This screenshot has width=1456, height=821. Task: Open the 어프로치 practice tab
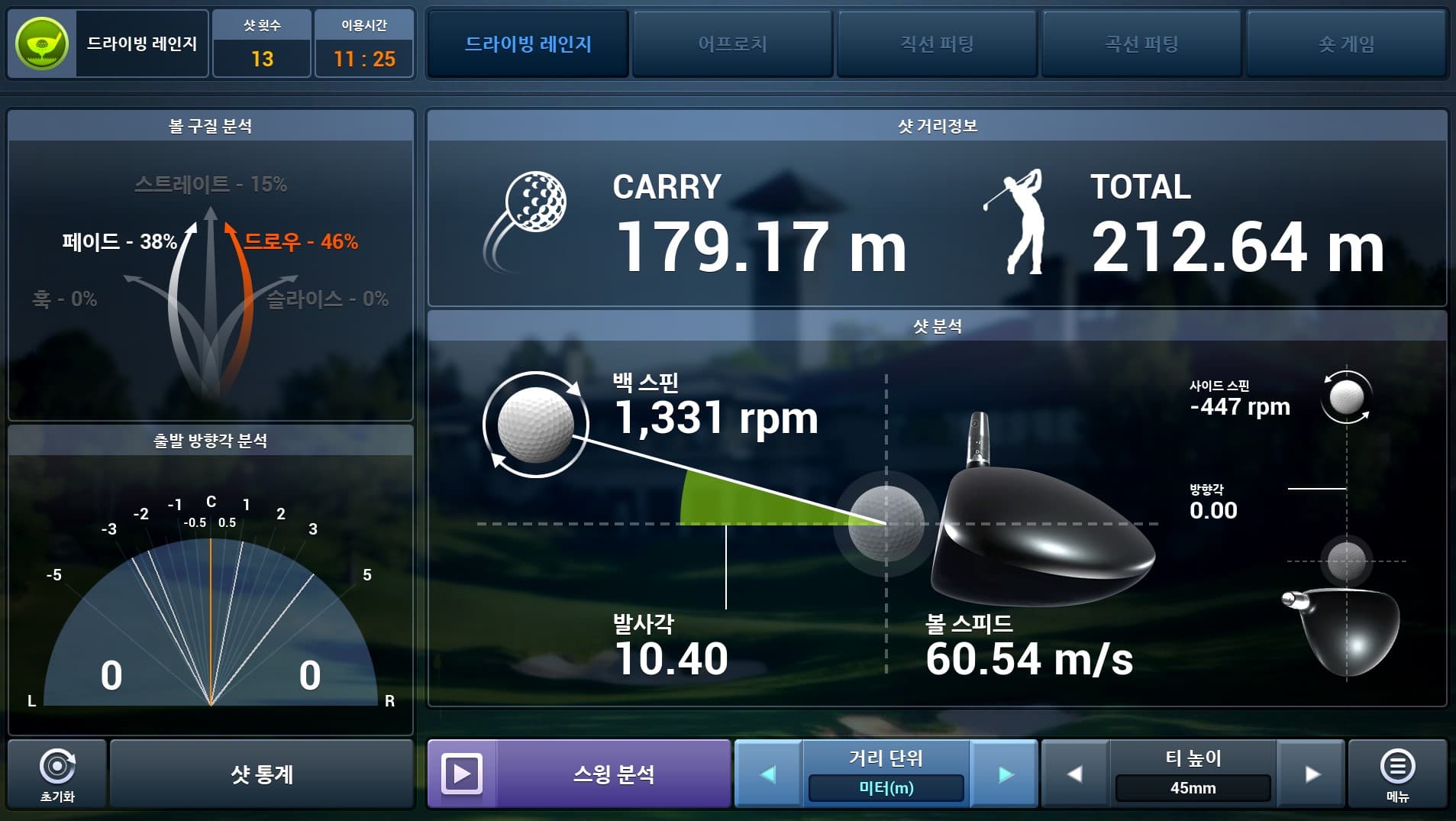(x=732, y=44)
